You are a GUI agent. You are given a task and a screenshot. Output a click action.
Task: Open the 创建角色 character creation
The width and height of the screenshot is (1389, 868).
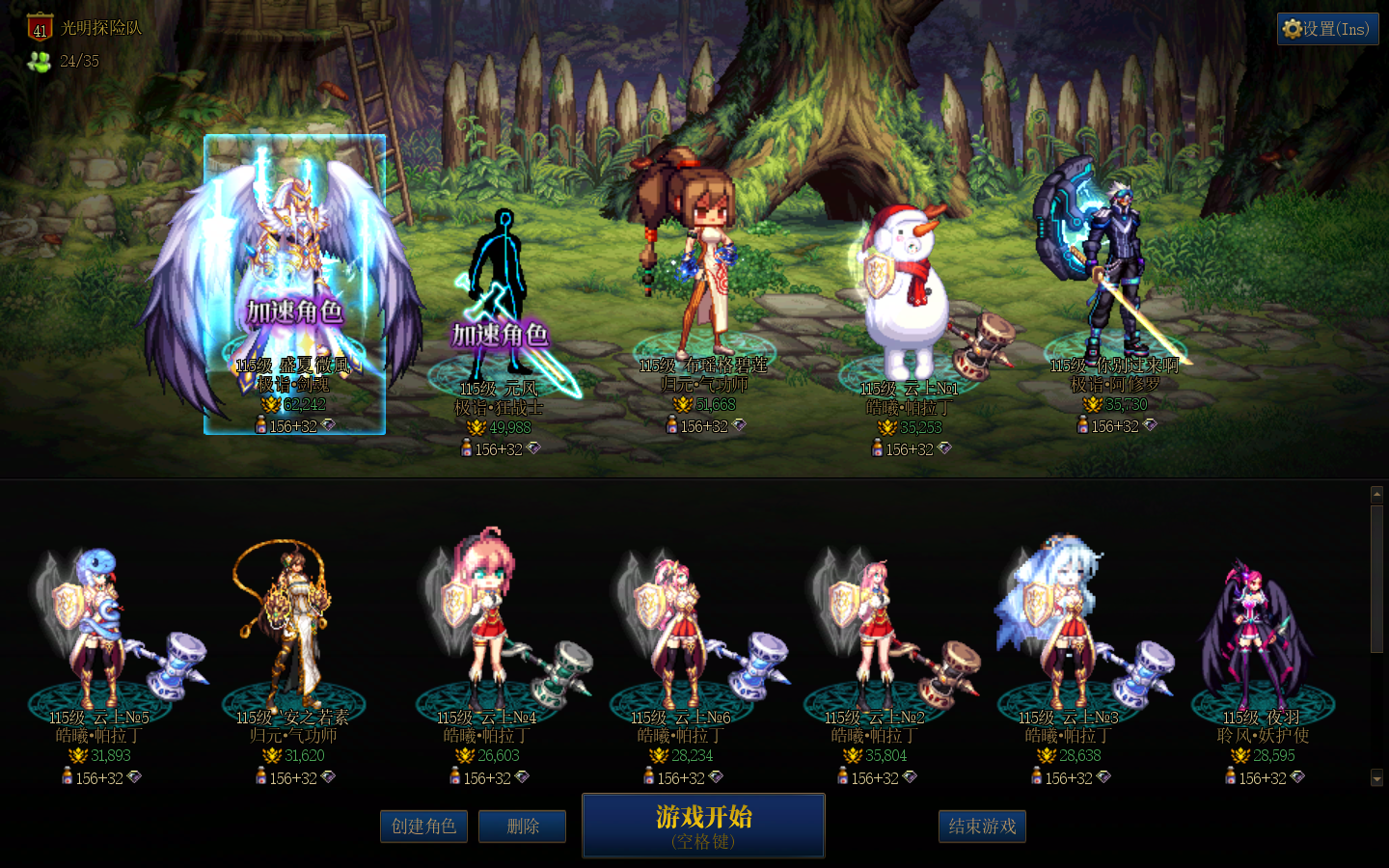tap(423, 827)
